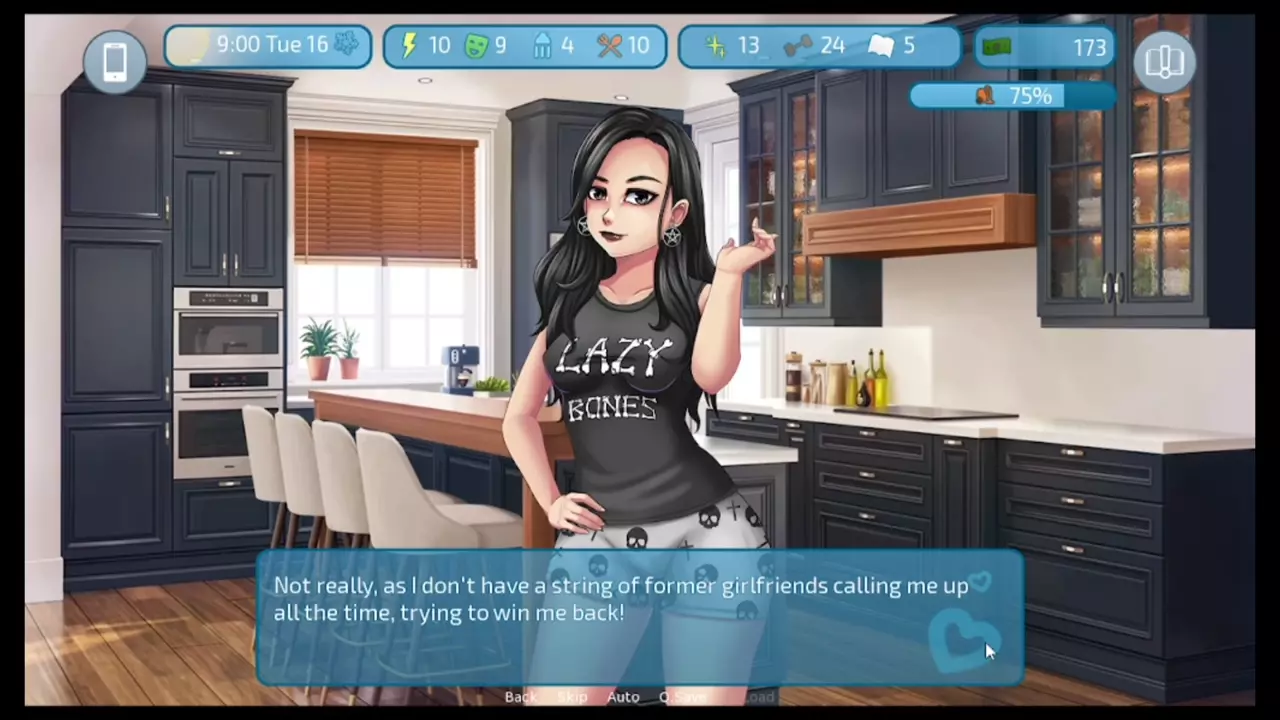The image size is (1280, 720).
Task: Open the map book icon
Action: click(x=1164, y=62)
